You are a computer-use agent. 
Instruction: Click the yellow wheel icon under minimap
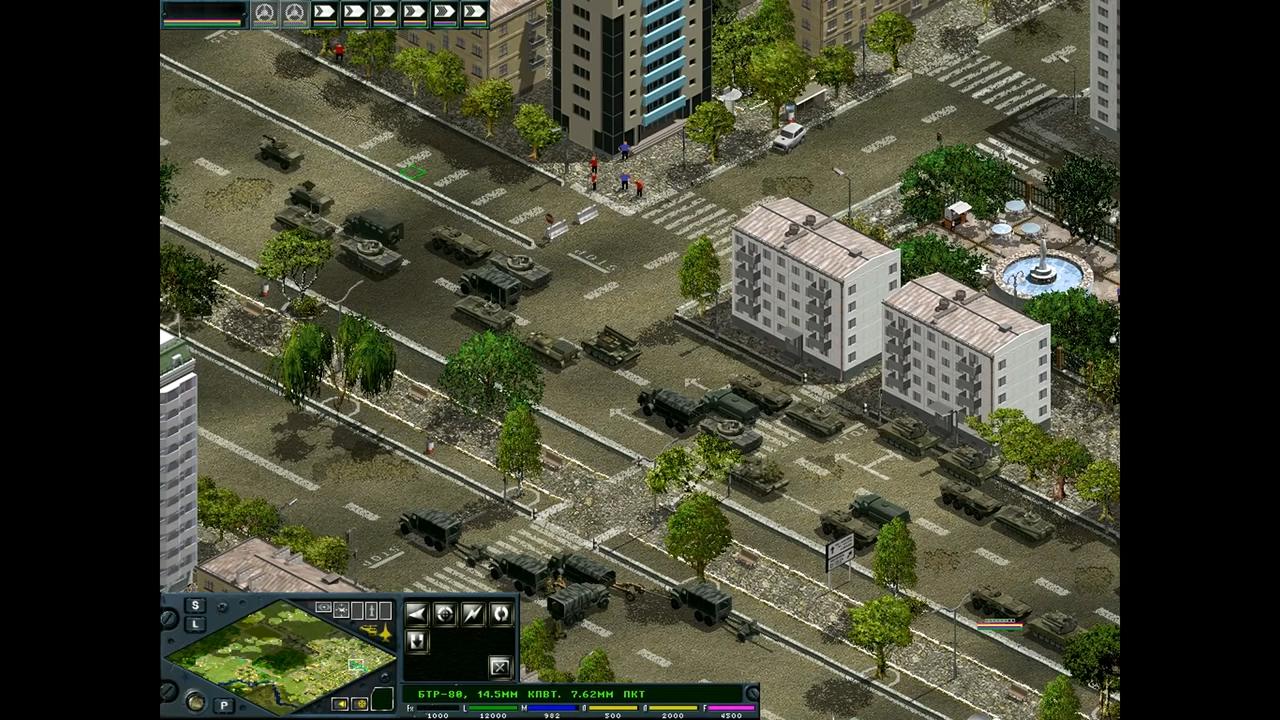coord(359,704)
